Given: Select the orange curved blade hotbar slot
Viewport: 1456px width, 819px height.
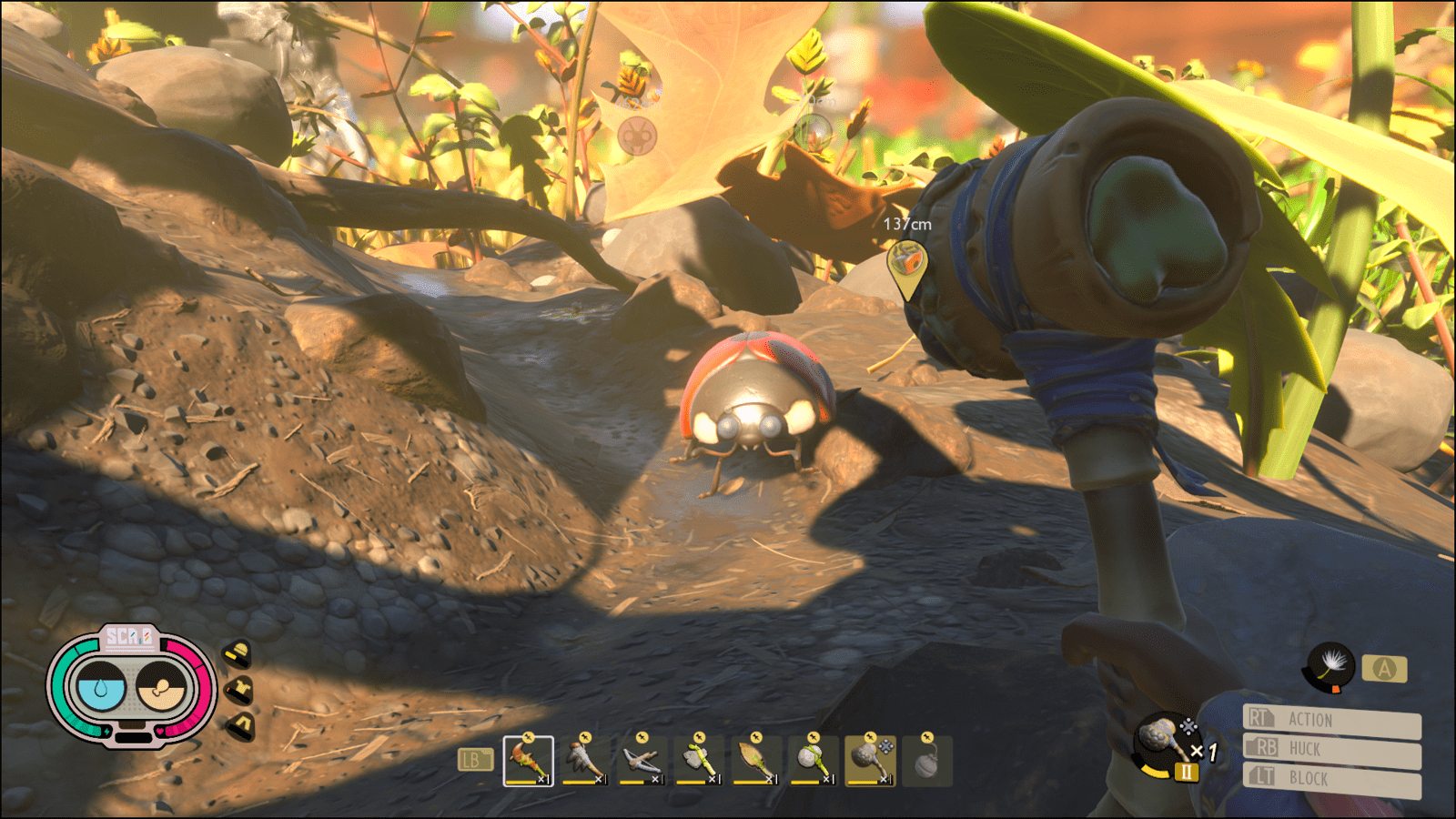Looking at the screenshot, I should point(528,761).
